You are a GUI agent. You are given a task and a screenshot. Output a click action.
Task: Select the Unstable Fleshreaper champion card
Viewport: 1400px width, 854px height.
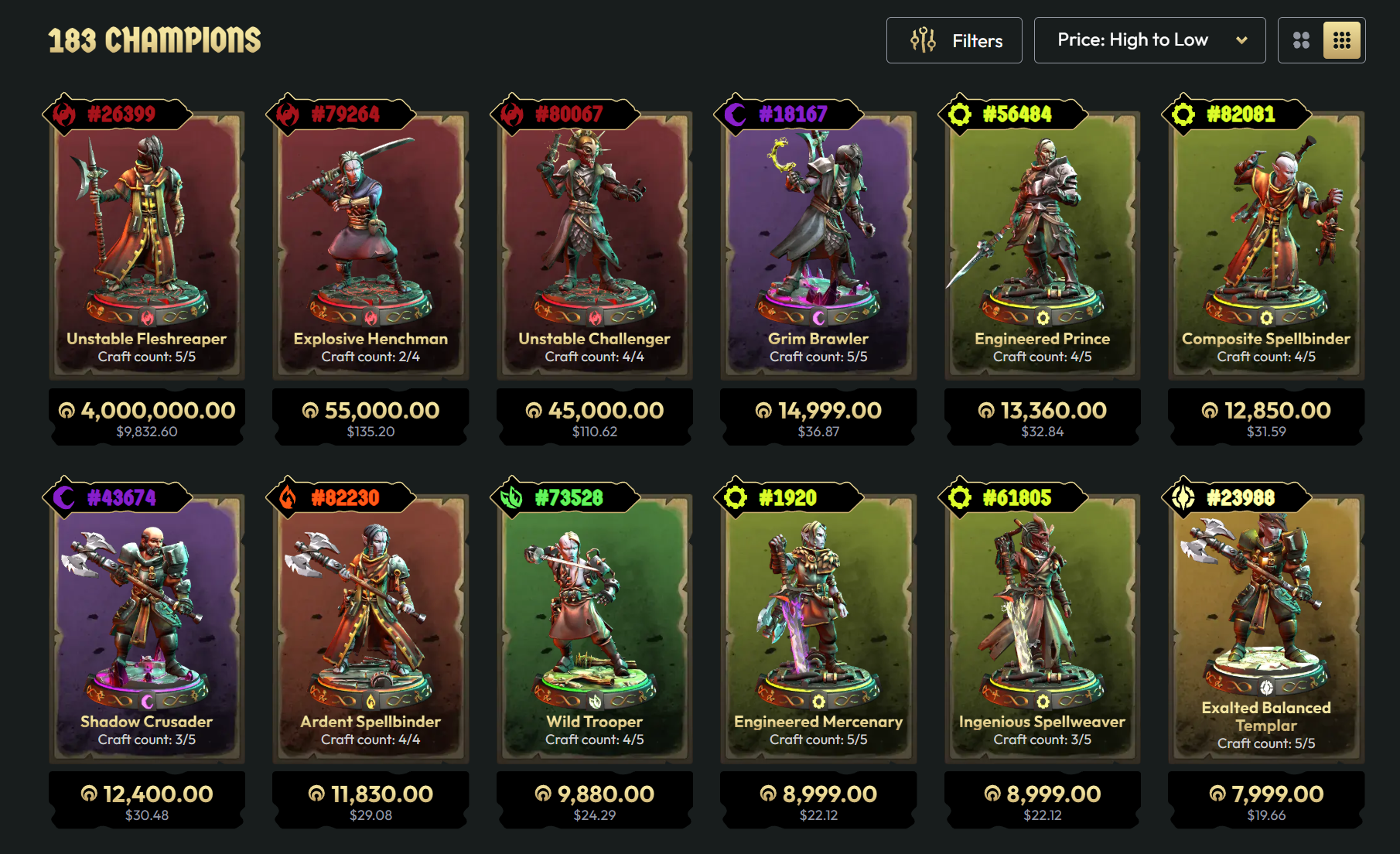click(x=147, y=240)
